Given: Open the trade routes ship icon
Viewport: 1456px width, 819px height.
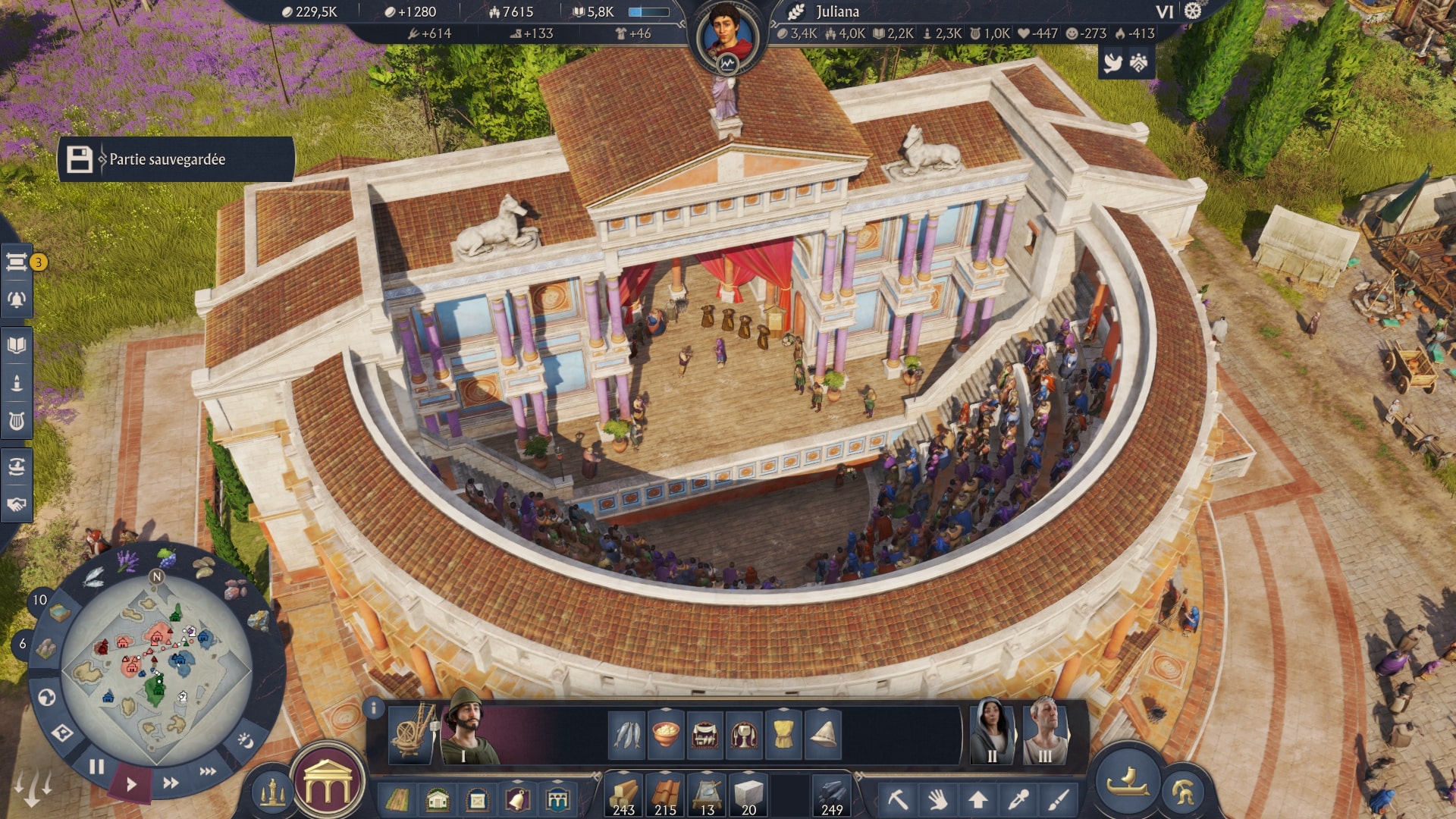Looking at the screenshot, I should (x=16, y=466).
